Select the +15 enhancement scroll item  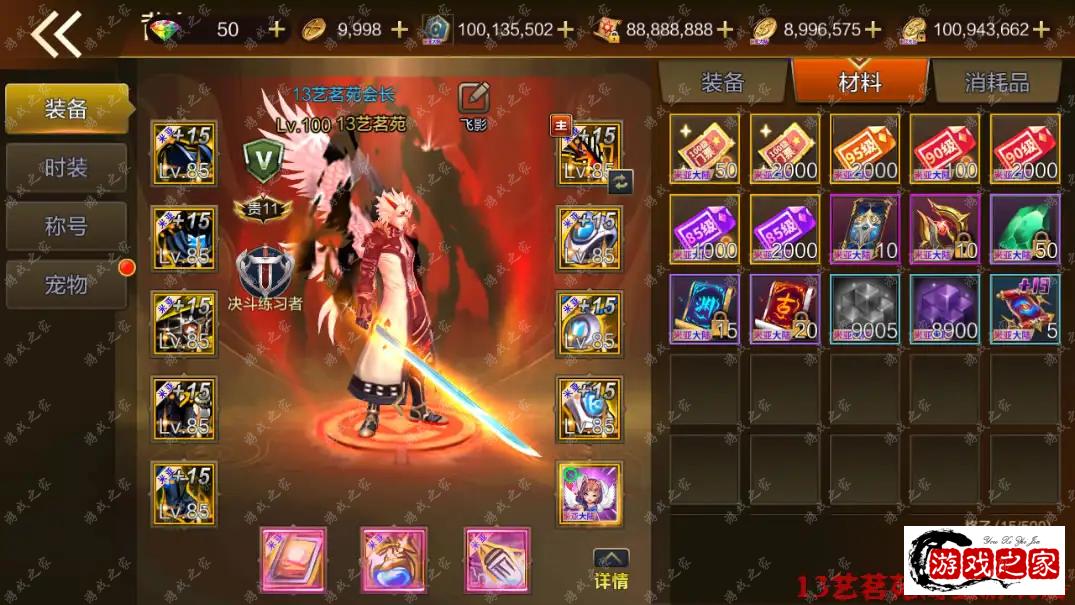click(x=1025, y=309)
